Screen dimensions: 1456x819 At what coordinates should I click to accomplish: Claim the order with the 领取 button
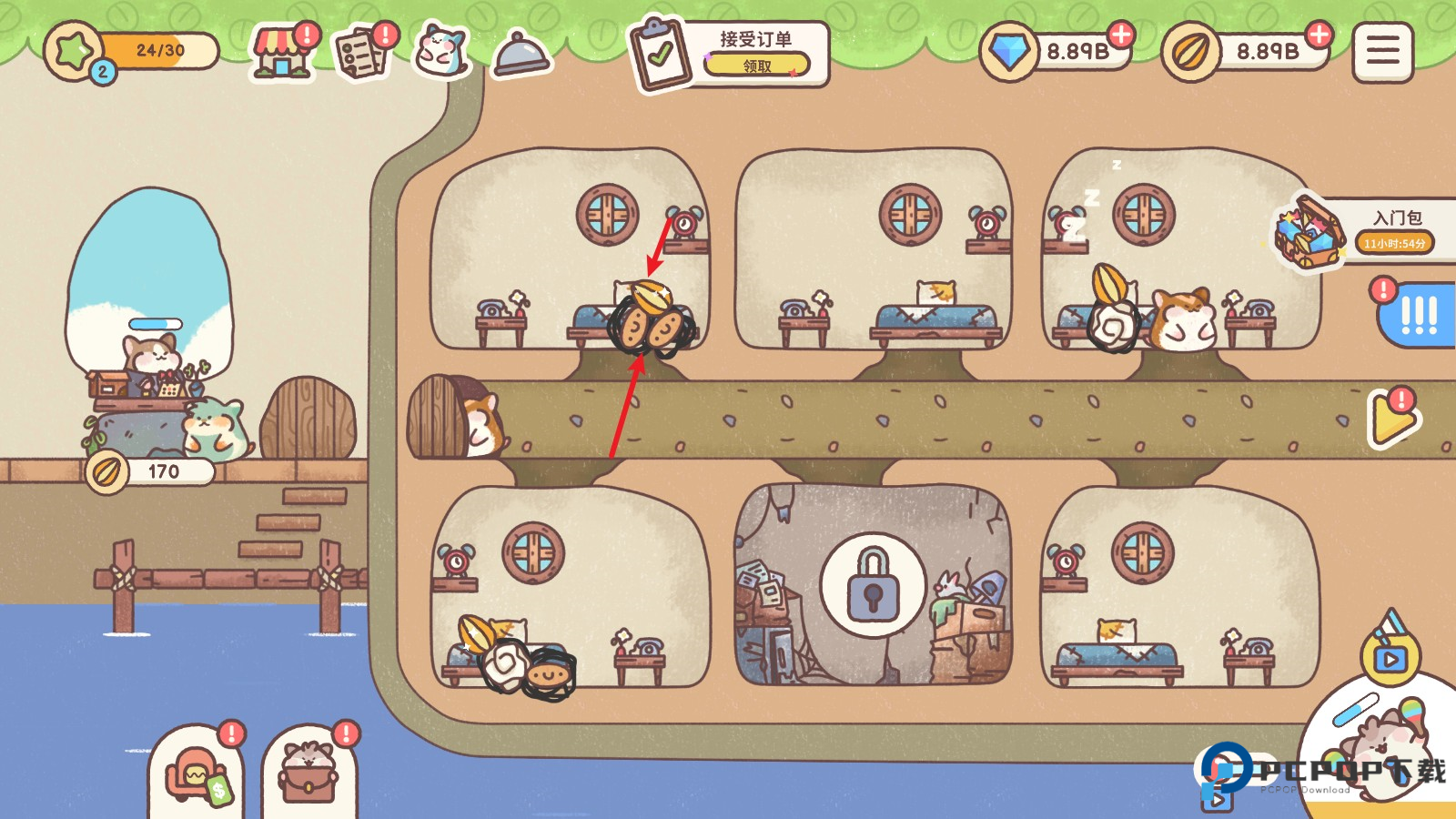pyautogui.click(x=756, y=66)
